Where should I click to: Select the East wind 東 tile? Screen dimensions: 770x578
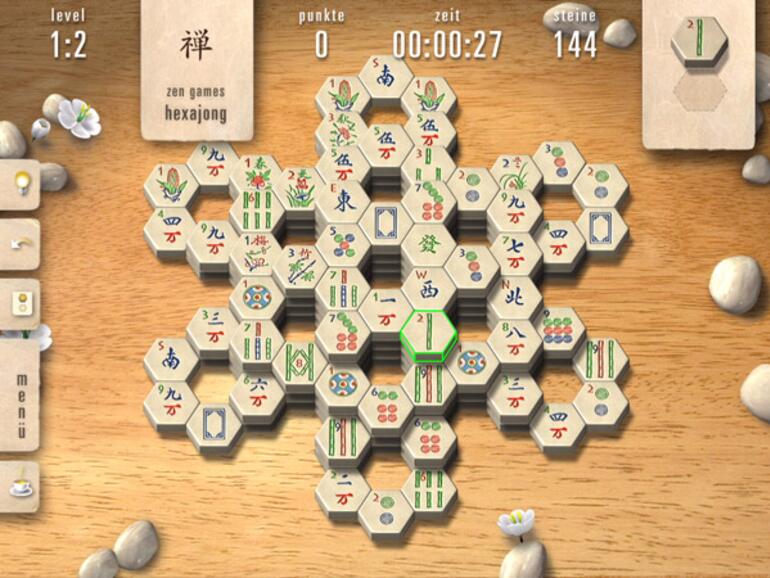tap(343, 198)
